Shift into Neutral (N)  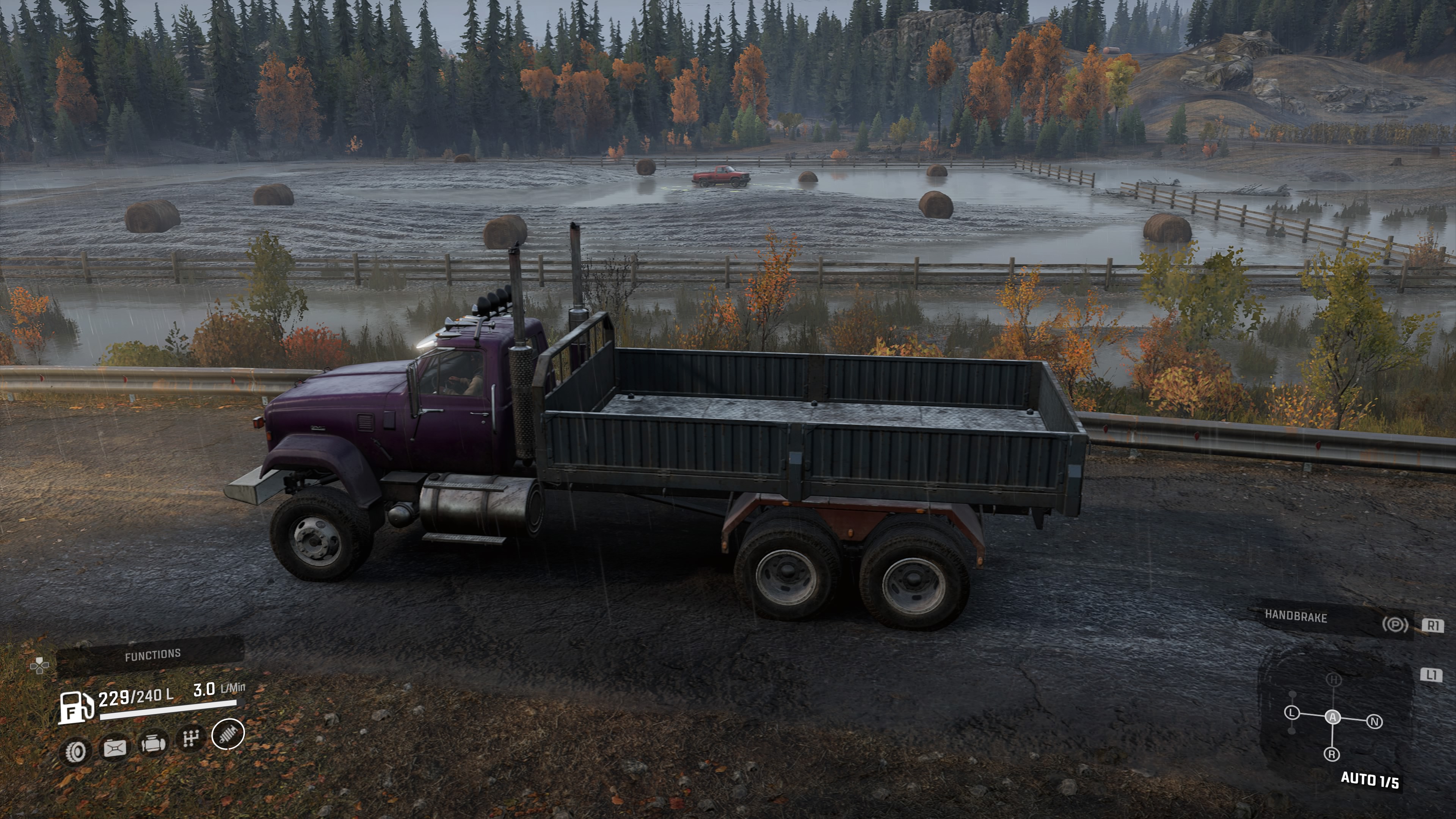[1374, 721]
